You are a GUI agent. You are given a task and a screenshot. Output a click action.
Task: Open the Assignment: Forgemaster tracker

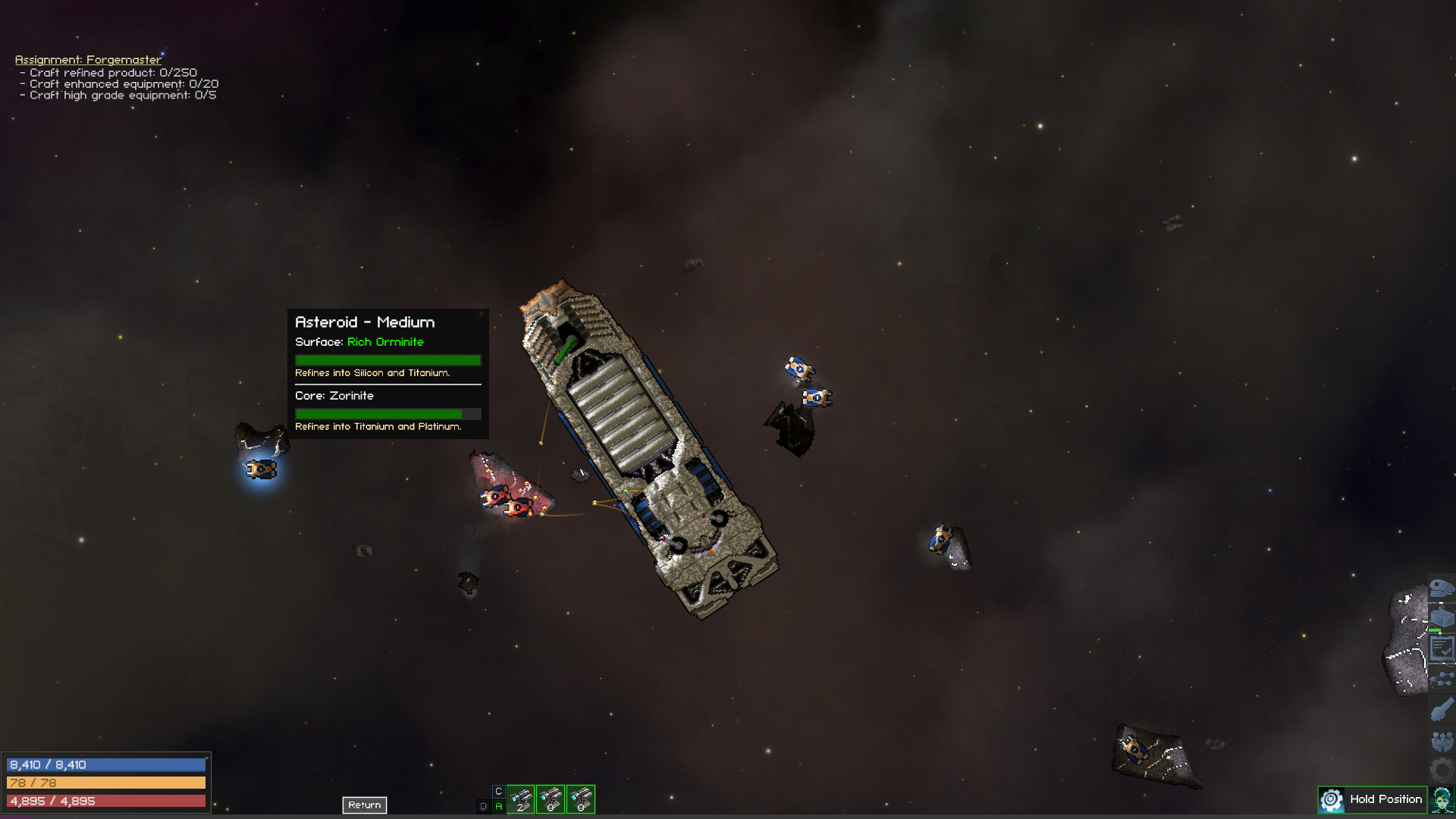88,59
